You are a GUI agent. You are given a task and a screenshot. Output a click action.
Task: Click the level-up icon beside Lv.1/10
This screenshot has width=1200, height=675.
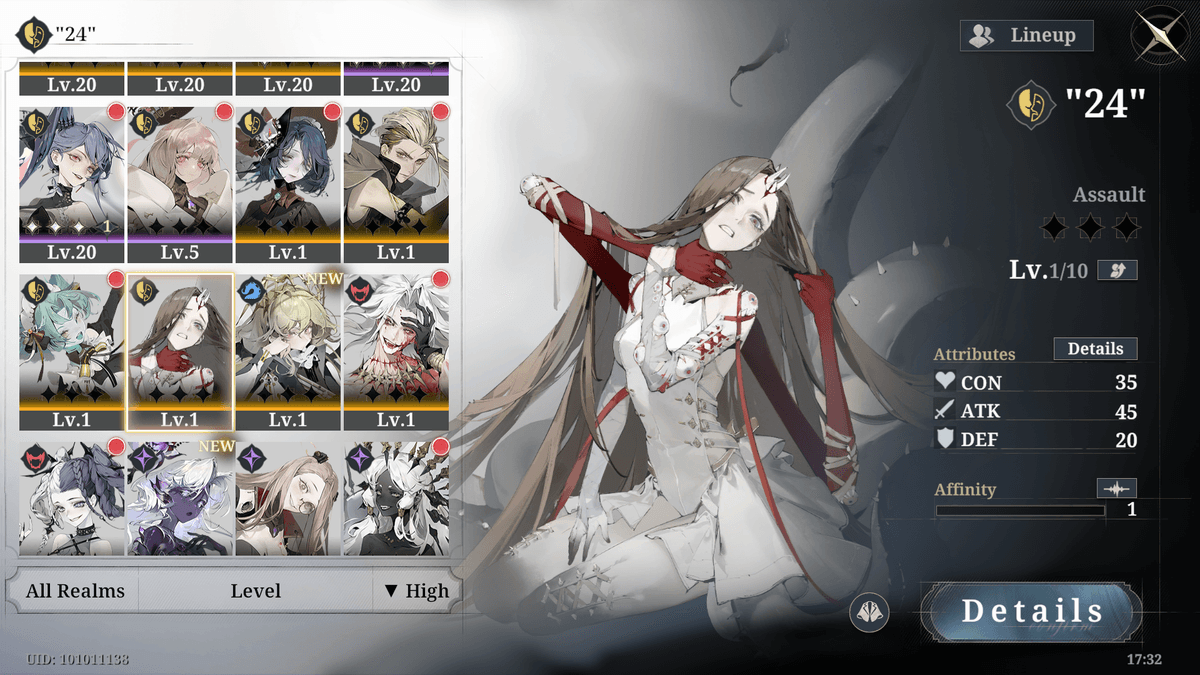[x=1117, y=270]
